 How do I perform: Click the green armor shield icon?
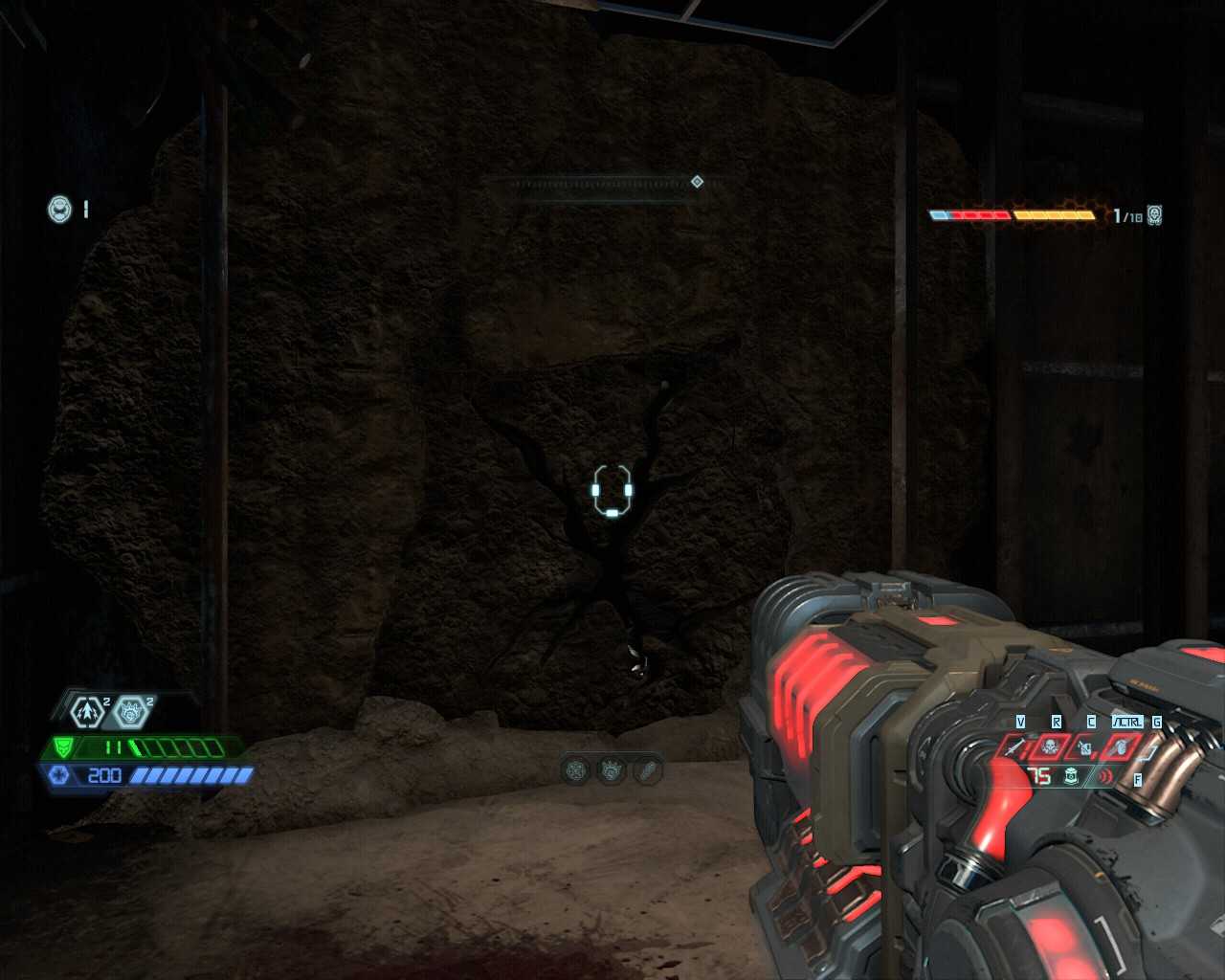click(x=61, y=747)
